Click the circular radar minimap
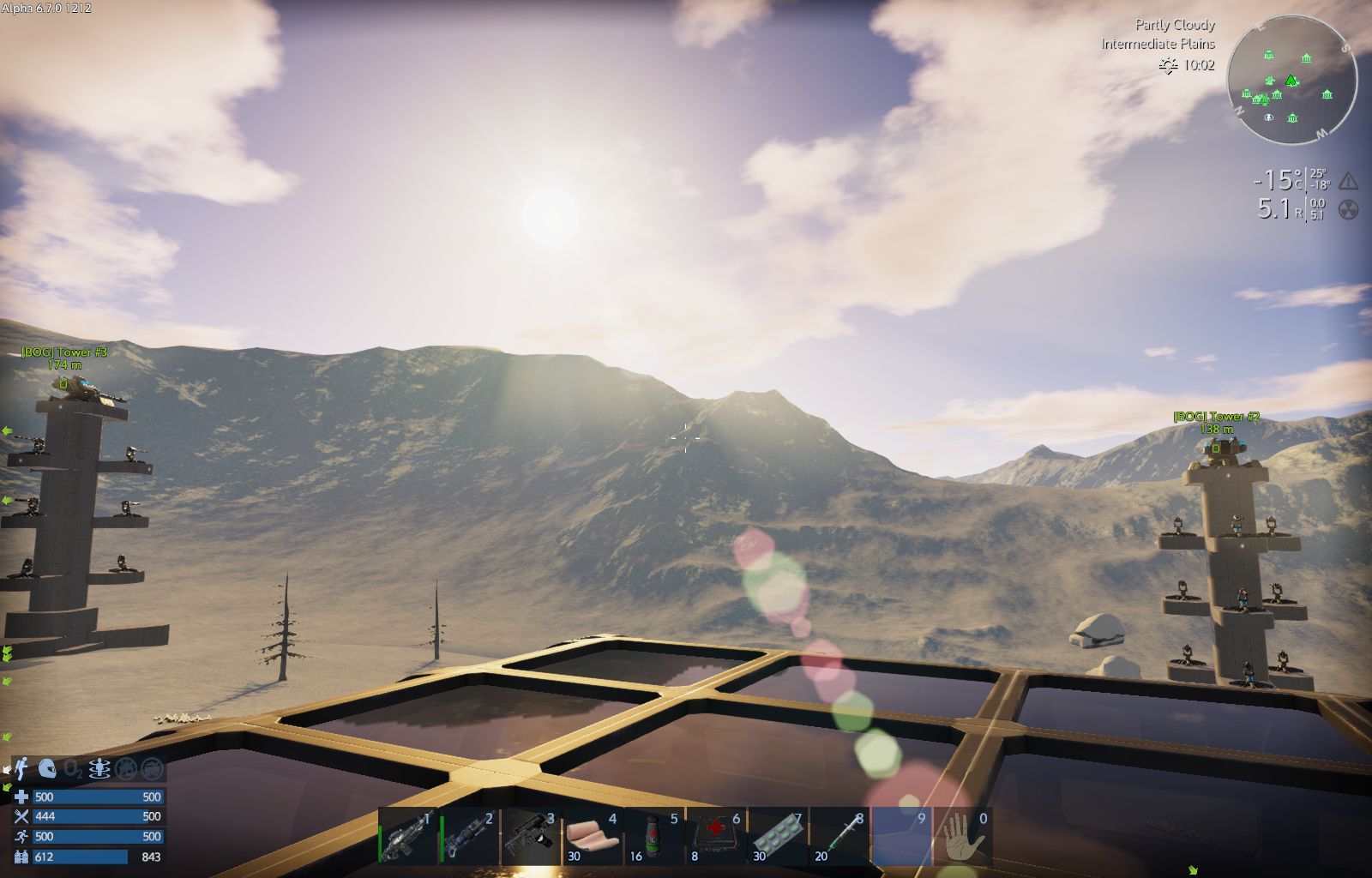Screen dimensions: 1372x878 pos(1291,78)
